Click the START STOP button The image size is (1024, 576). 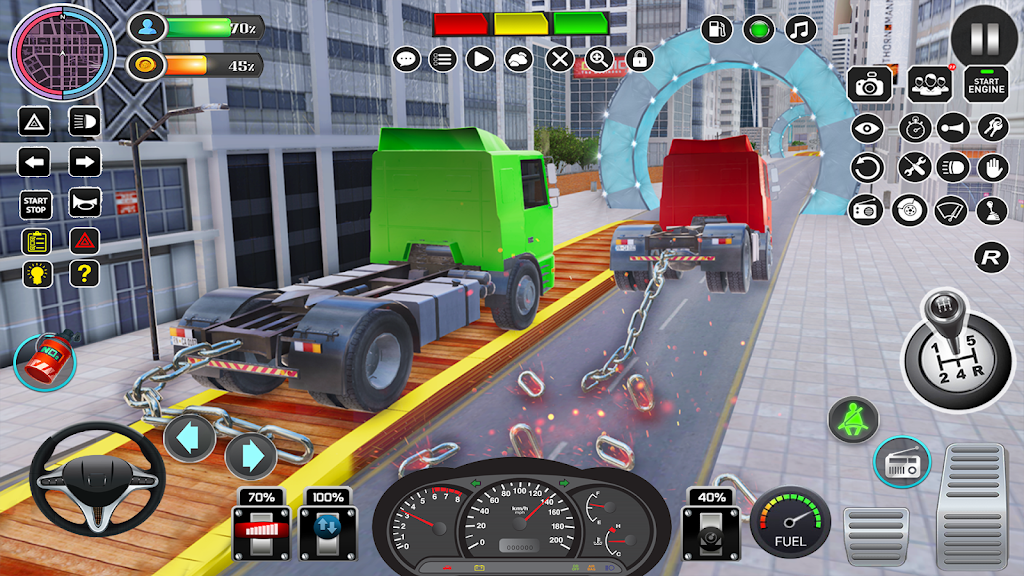pyautogui.click(x=35, y=204)
